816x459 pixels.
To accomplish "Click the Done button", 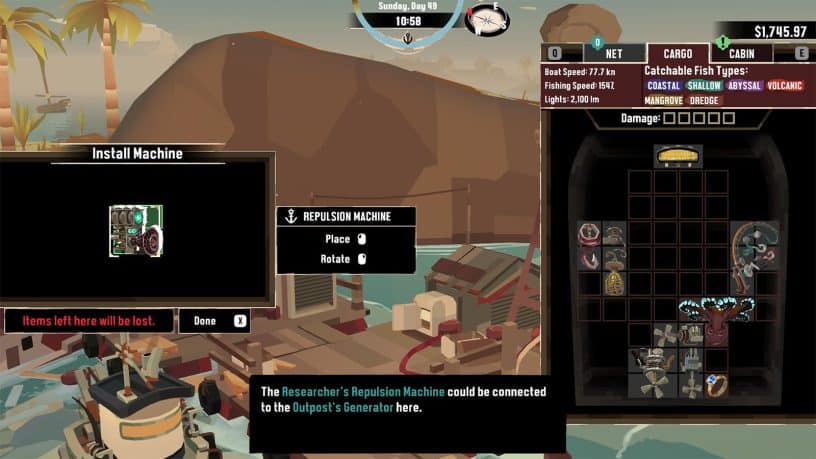I will [213, 321].
